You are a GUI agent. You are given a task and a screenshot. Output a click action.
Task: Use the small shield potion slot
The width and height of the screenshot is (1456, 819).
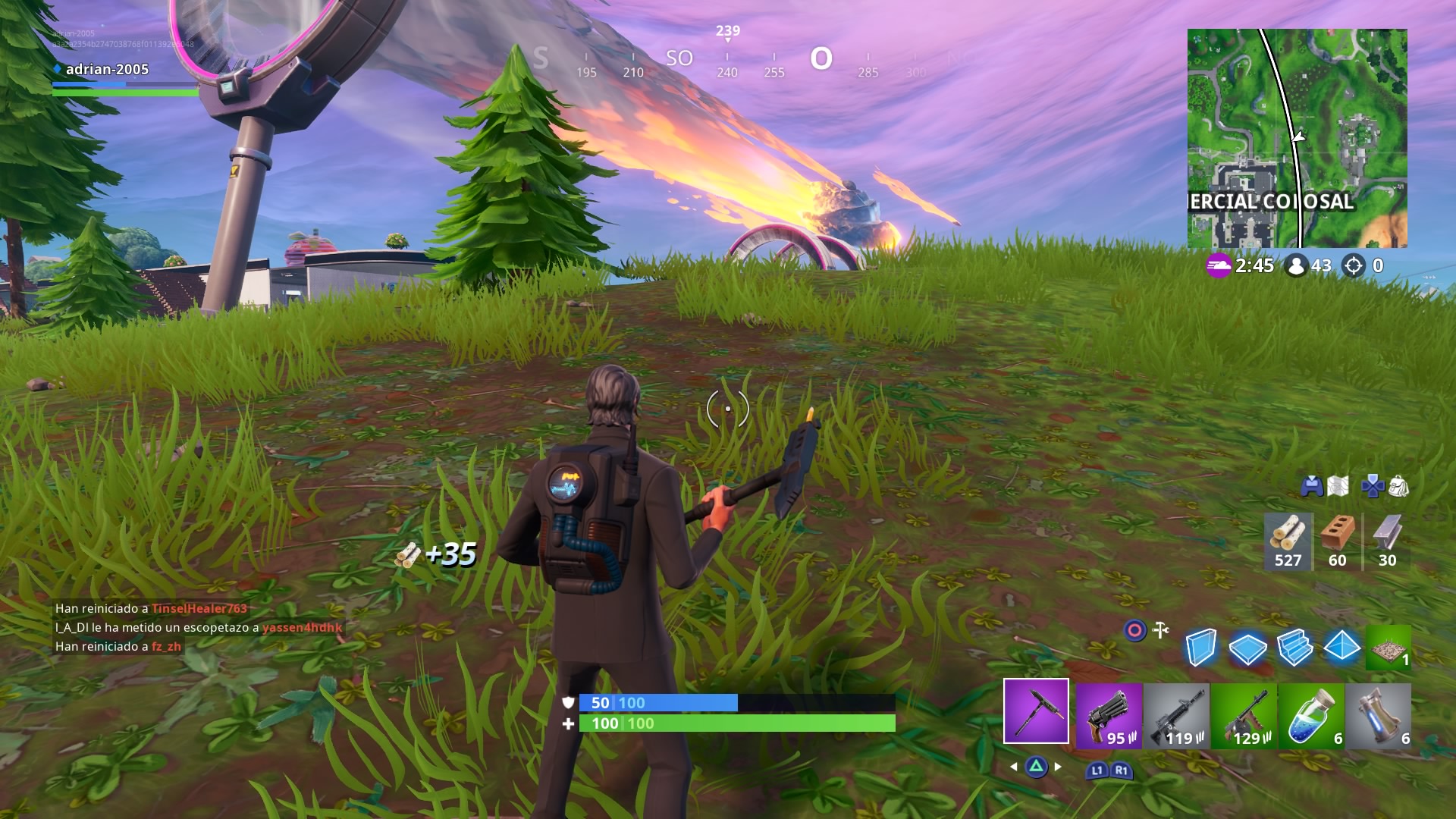1311,717
